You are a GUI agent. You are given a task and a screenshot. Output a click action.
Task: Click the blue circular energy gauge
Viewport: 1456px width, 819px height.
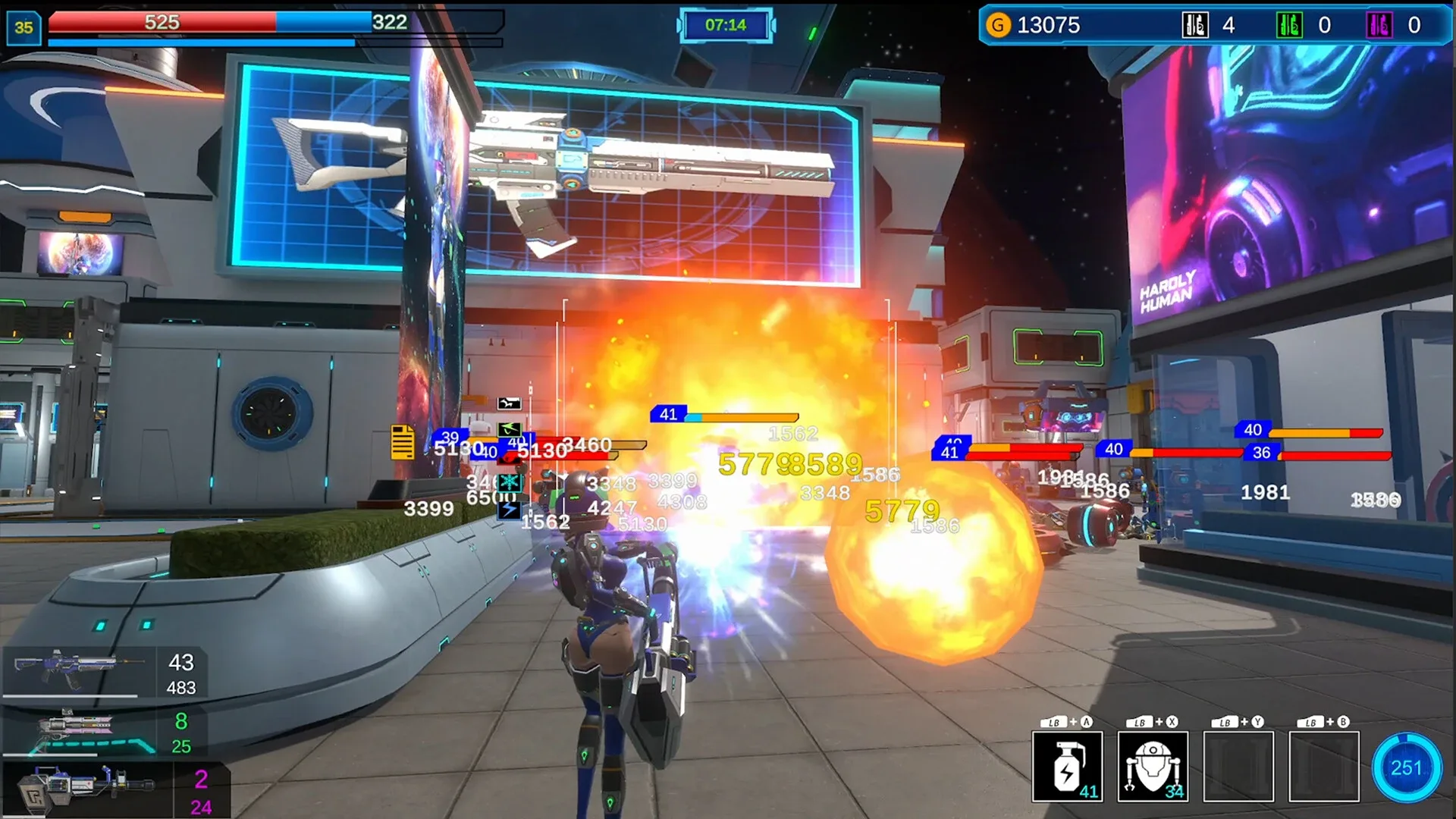click(x=1405, y=767)
